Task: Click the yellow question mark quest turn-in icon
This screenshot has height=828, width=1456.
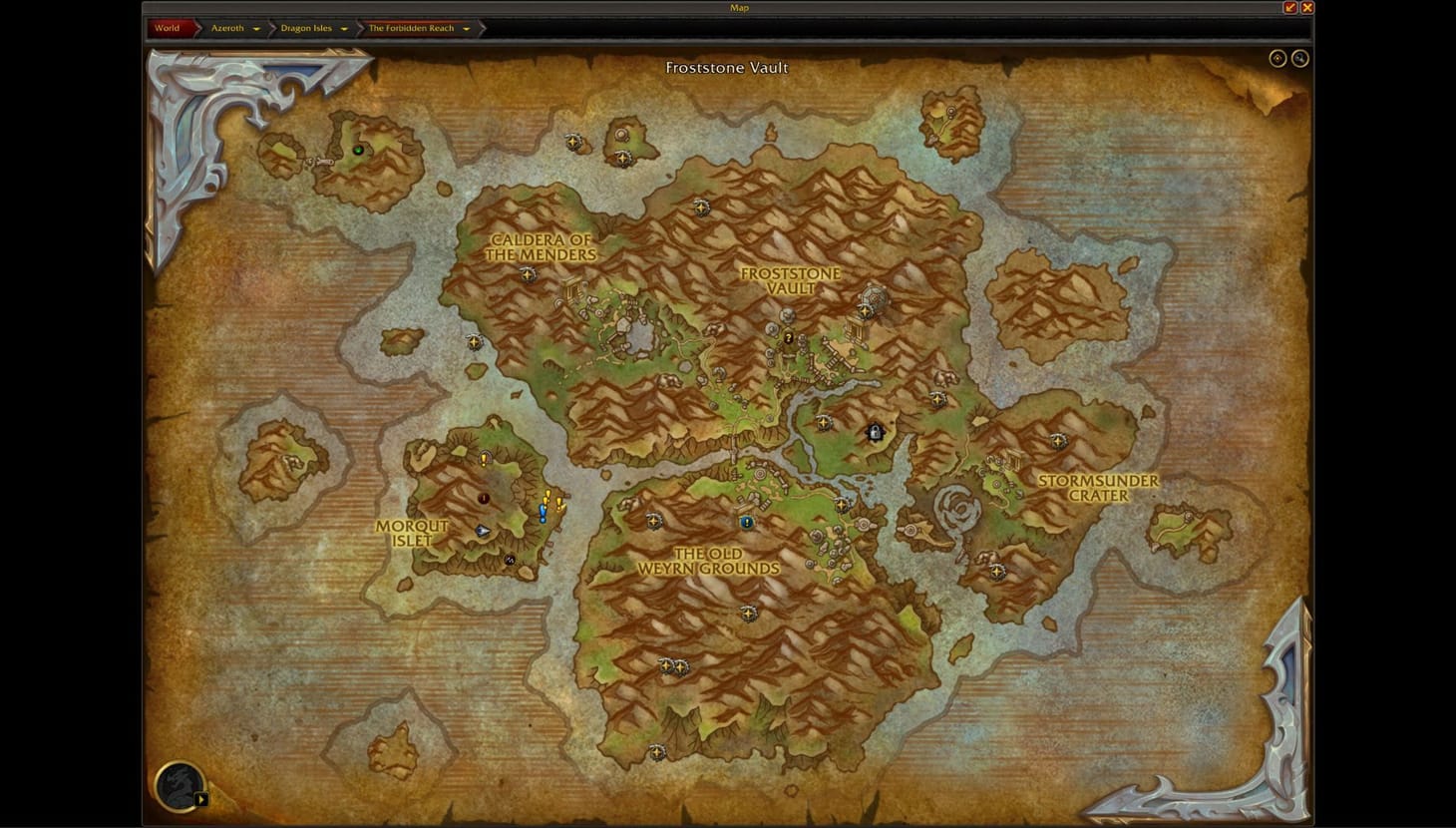Action: tap(788, 340)
